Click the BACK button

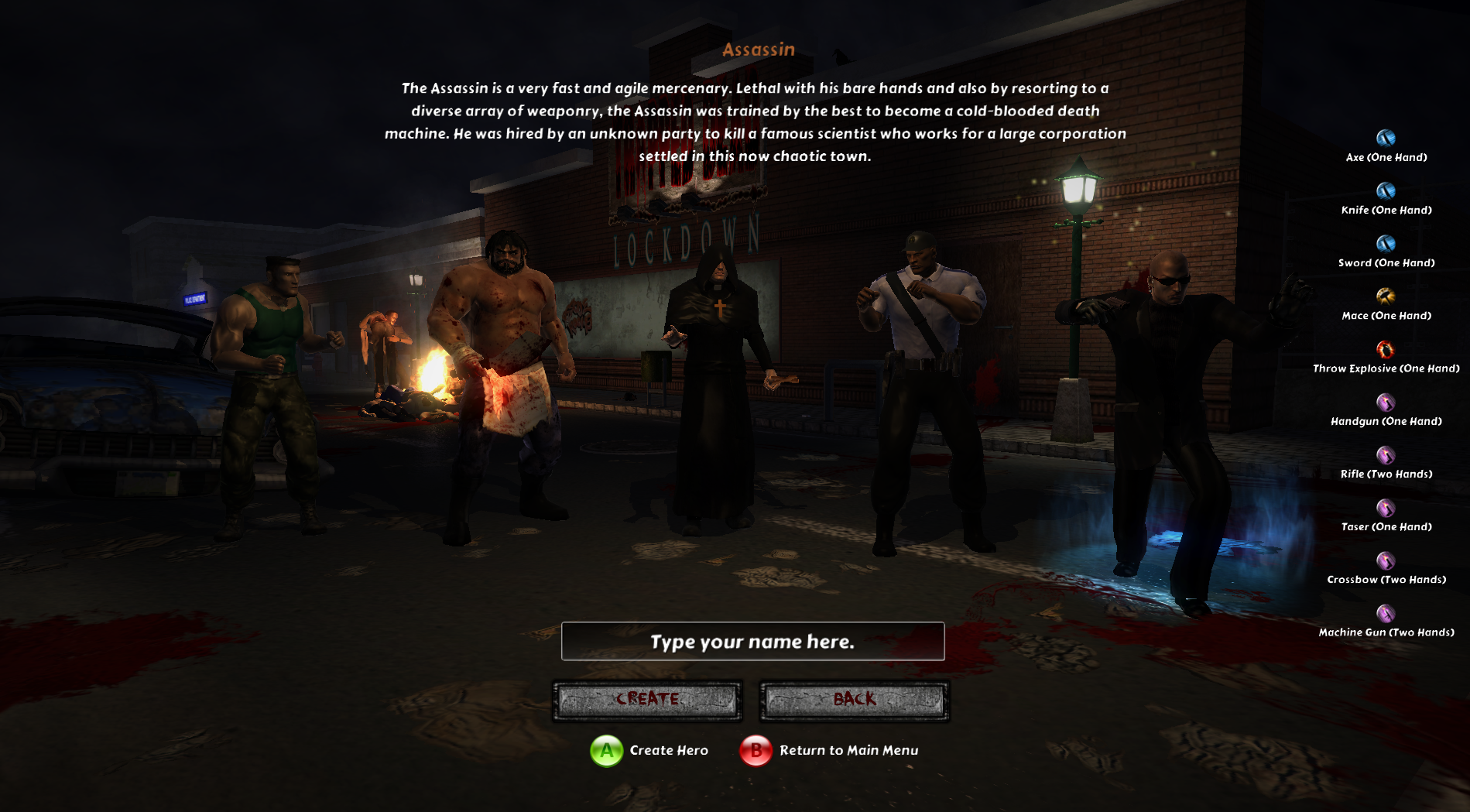tap(855, 700)
